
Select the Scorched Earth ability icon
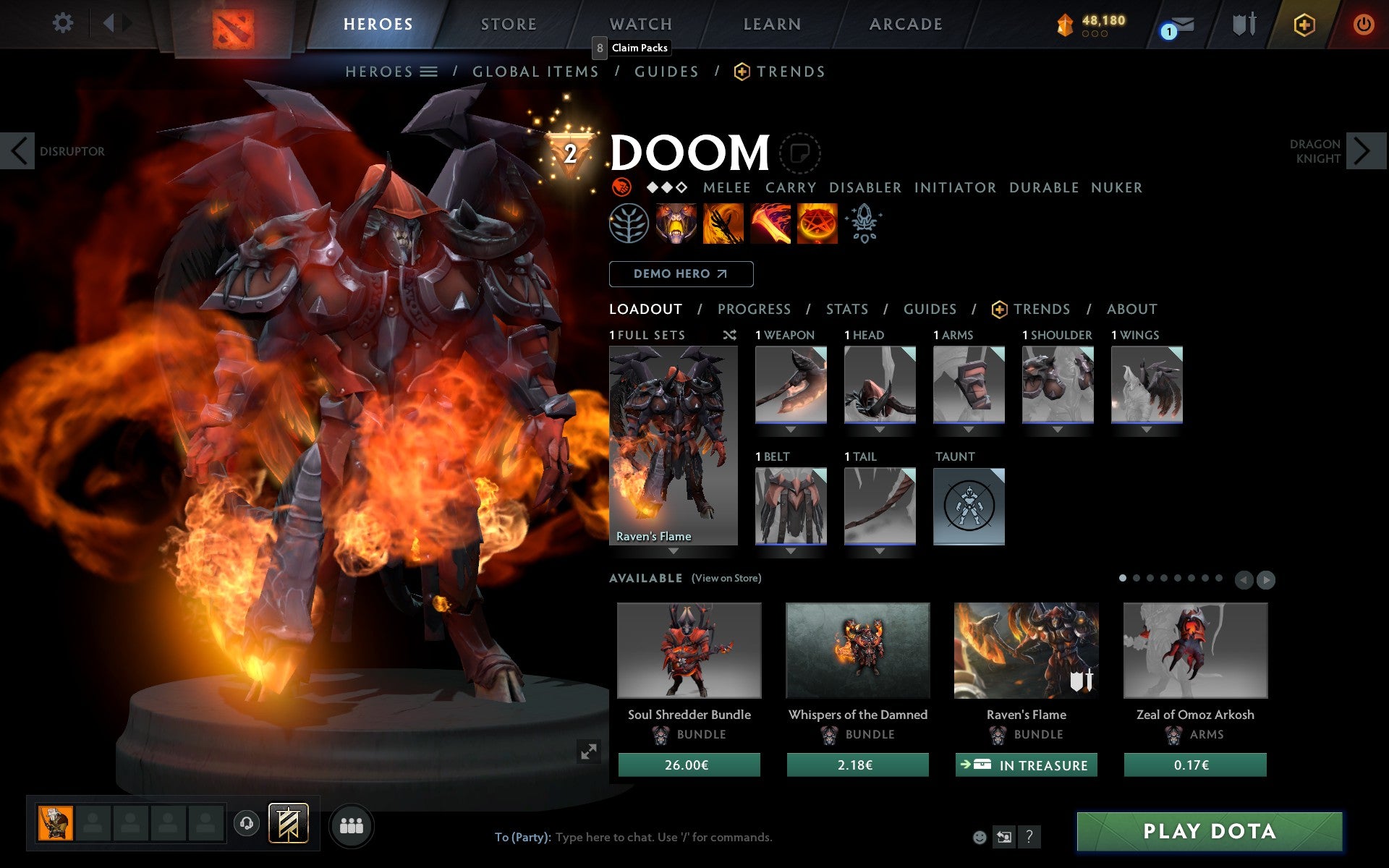coord(721,224)
